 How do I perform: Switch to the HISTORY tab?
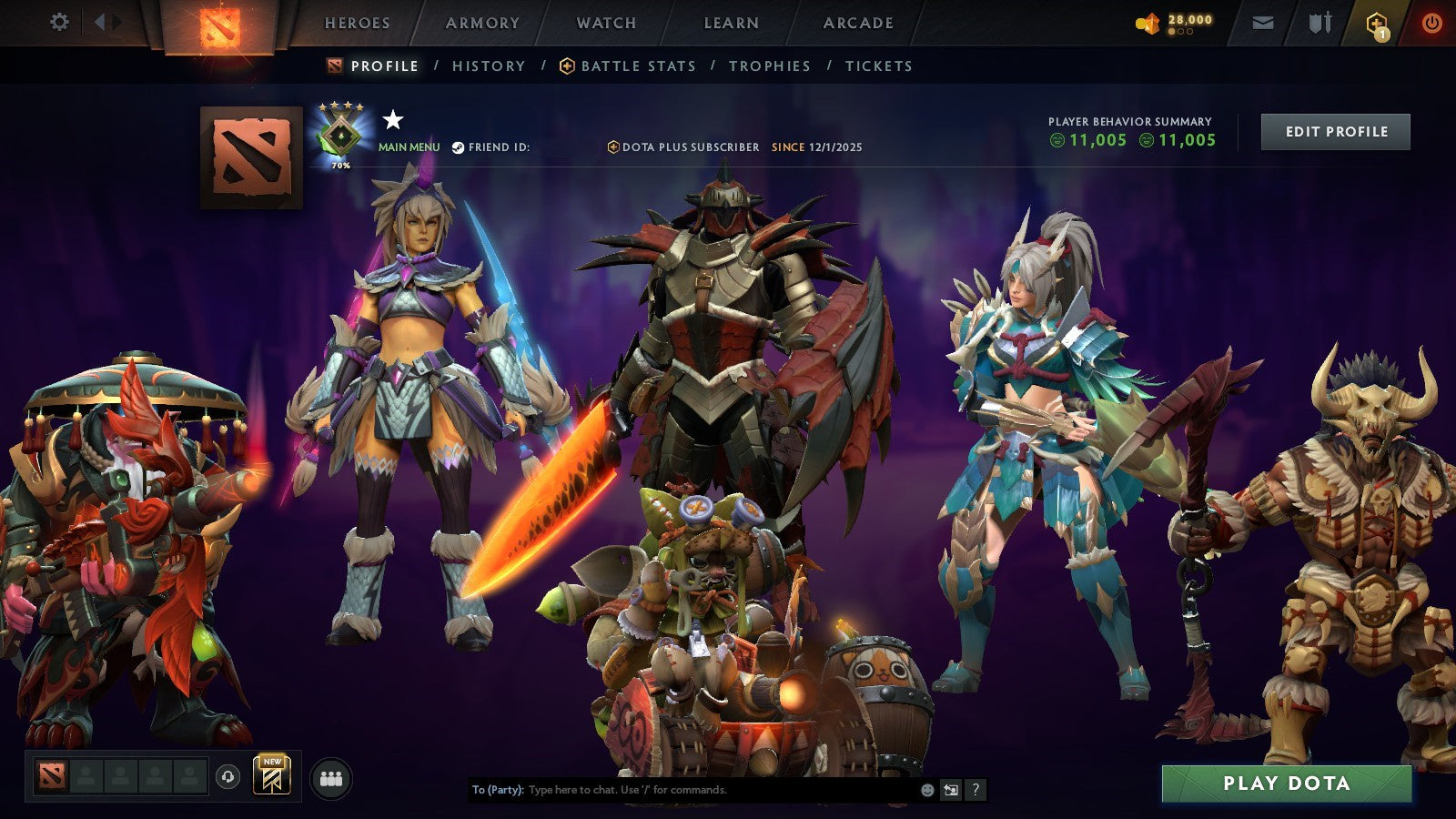click(489, 66)
